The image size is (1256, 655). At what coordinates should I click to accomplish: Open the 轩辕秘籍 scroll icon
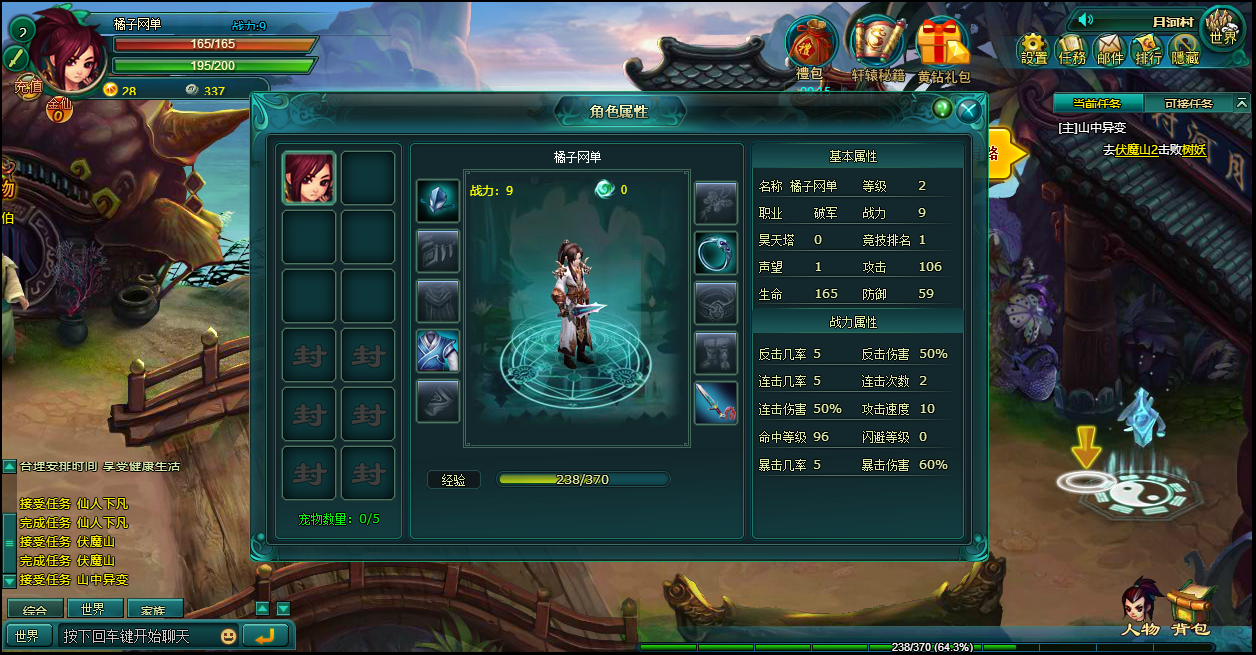tap(877, 46)
